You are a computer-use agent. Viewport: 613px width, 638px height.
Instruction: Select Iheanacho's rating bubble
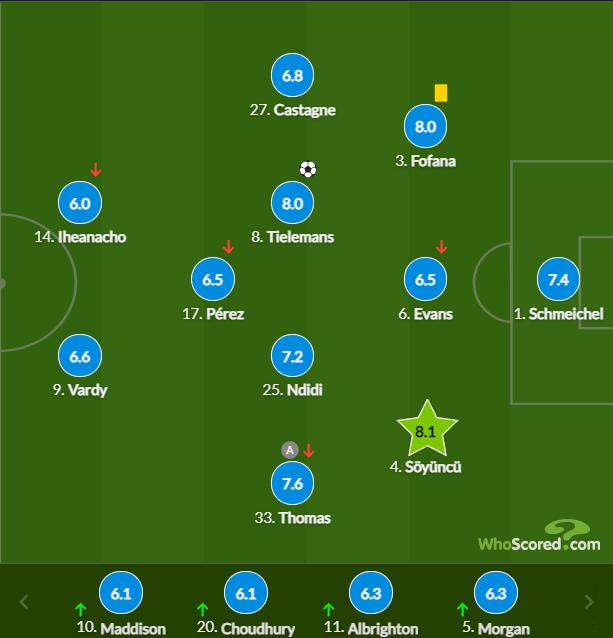tap(80, 203)
